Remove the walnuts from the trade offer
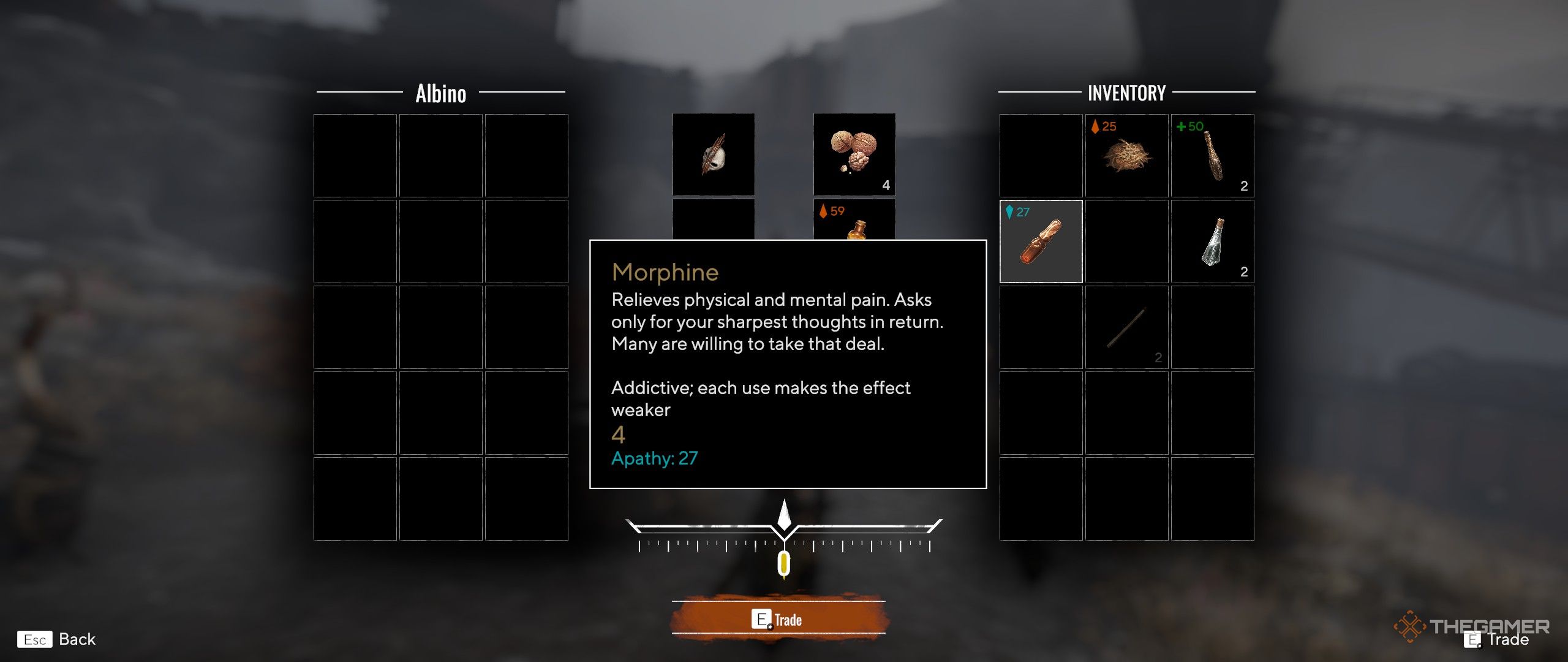 point(854,154)
